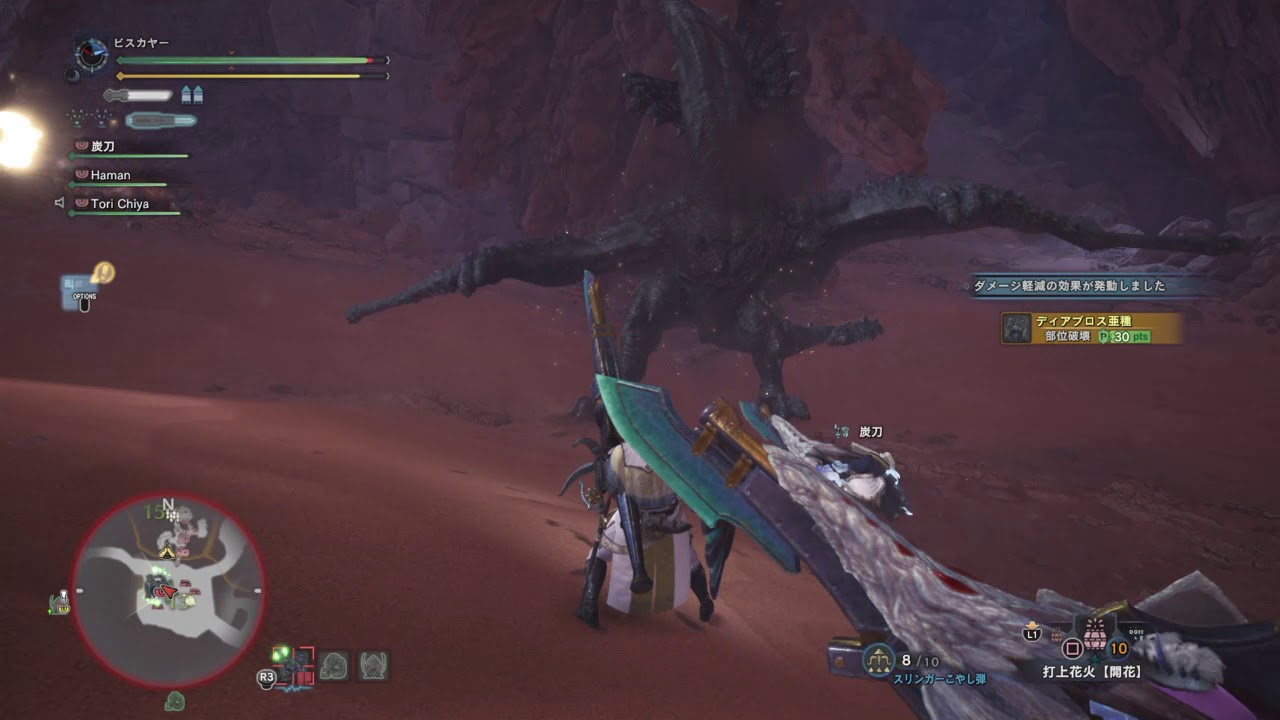Click the weapon sharpness gauge icon
Viewport: 1280px width, 720px height.
coord(138,95)
